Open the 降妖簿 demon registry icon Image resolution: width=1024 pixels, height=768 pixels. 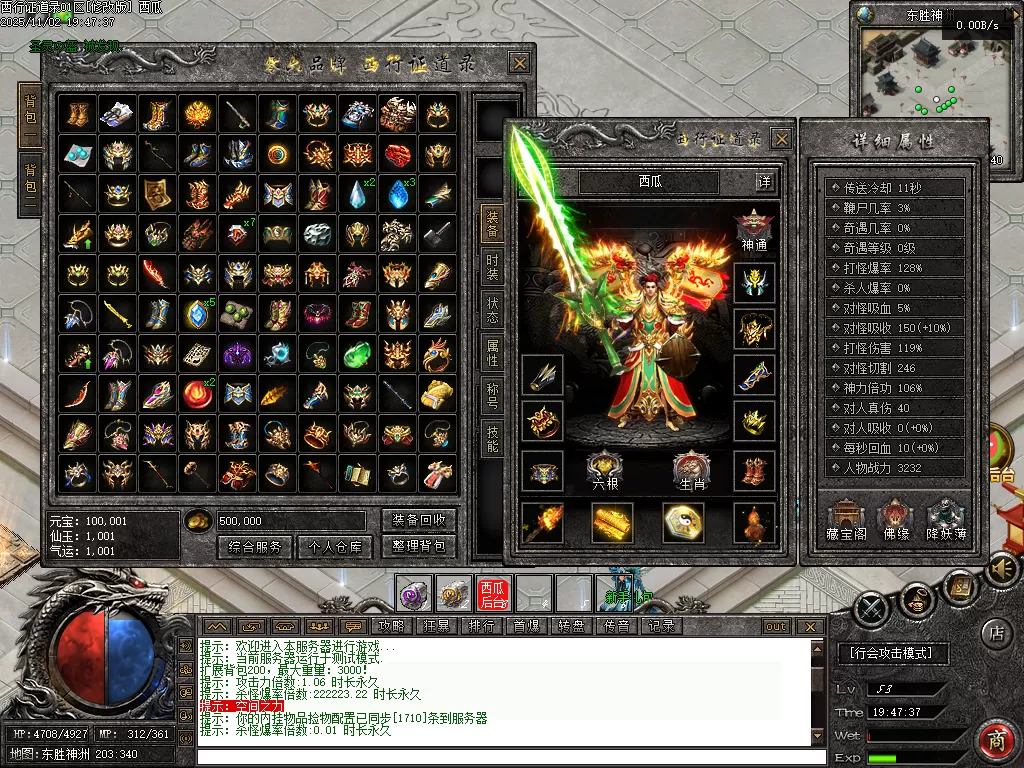(x=945, y=520)
